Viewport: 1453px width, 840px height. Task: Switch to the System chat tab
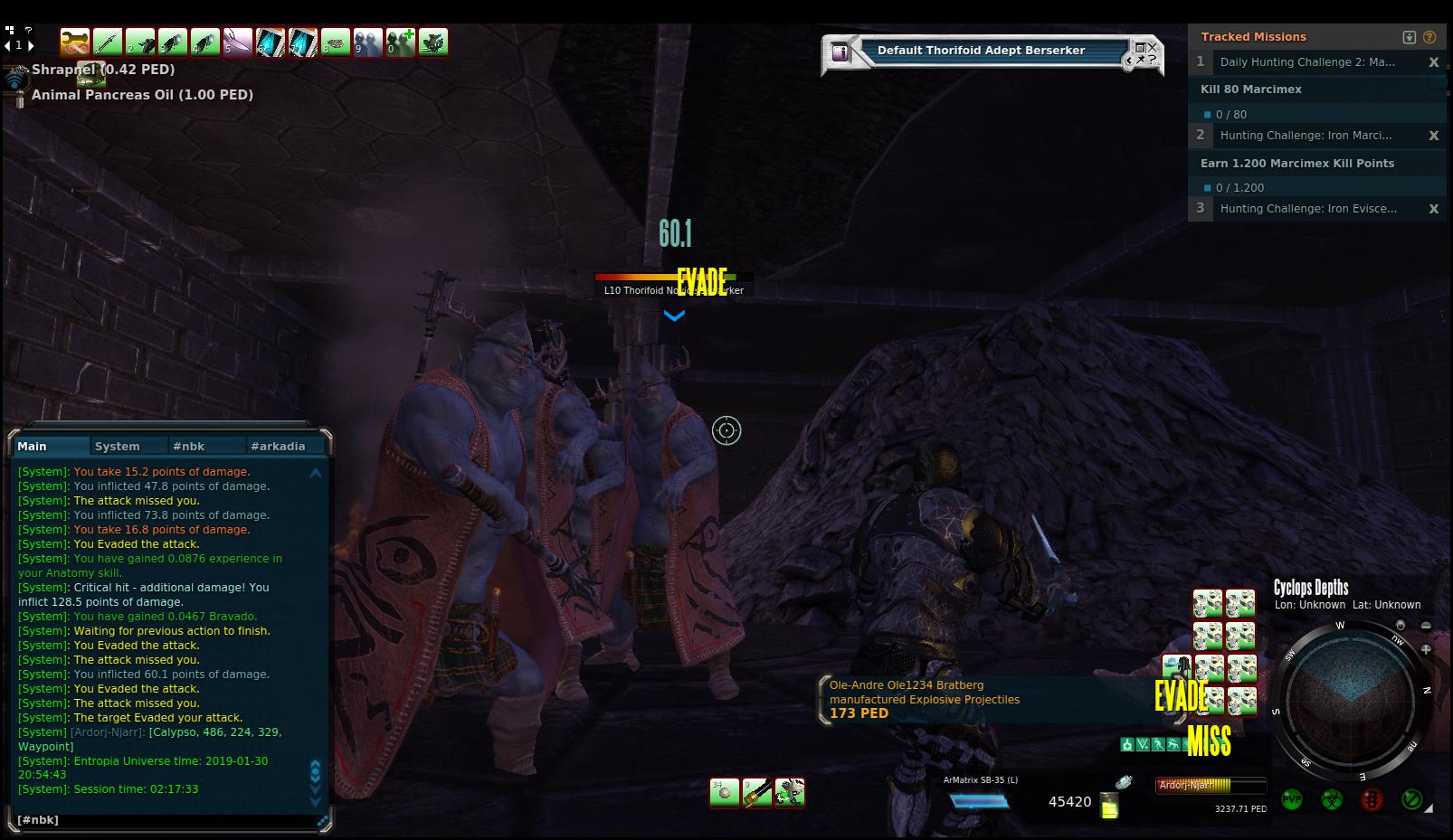[x=118, y=446]
